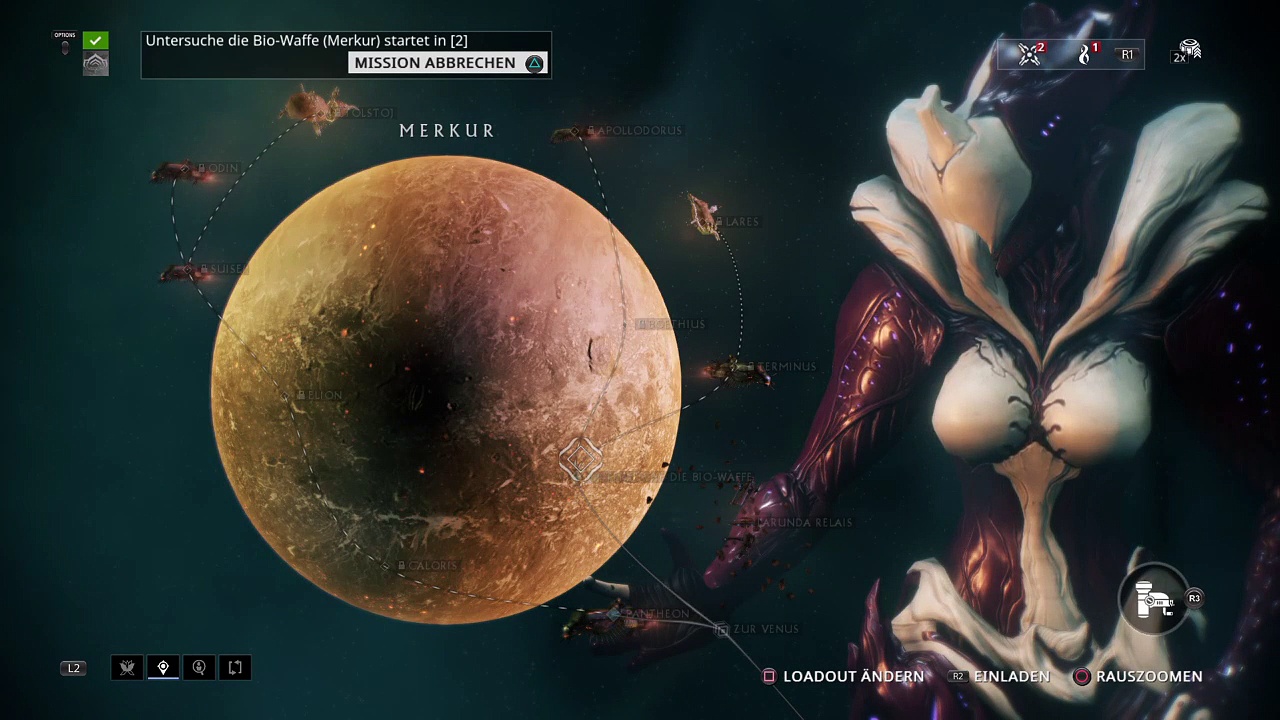
Task: Open the flame icon with one notification
Action: (1086, 55)
